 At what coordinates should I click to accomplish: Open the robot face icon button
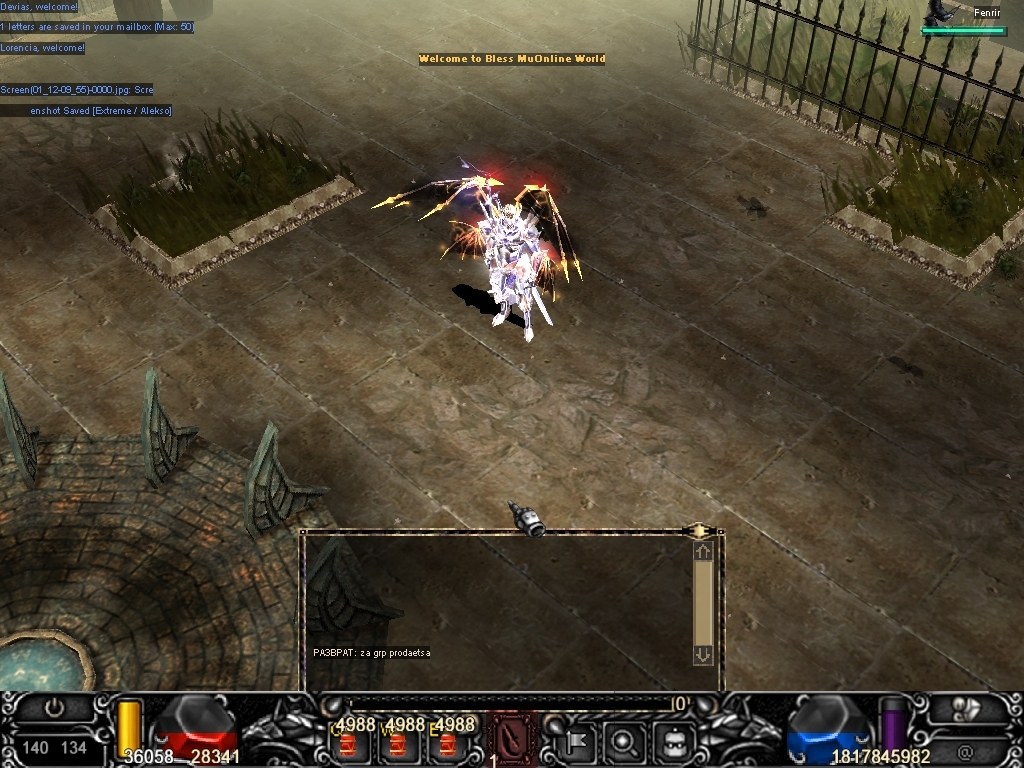click(x=674, y=743)
